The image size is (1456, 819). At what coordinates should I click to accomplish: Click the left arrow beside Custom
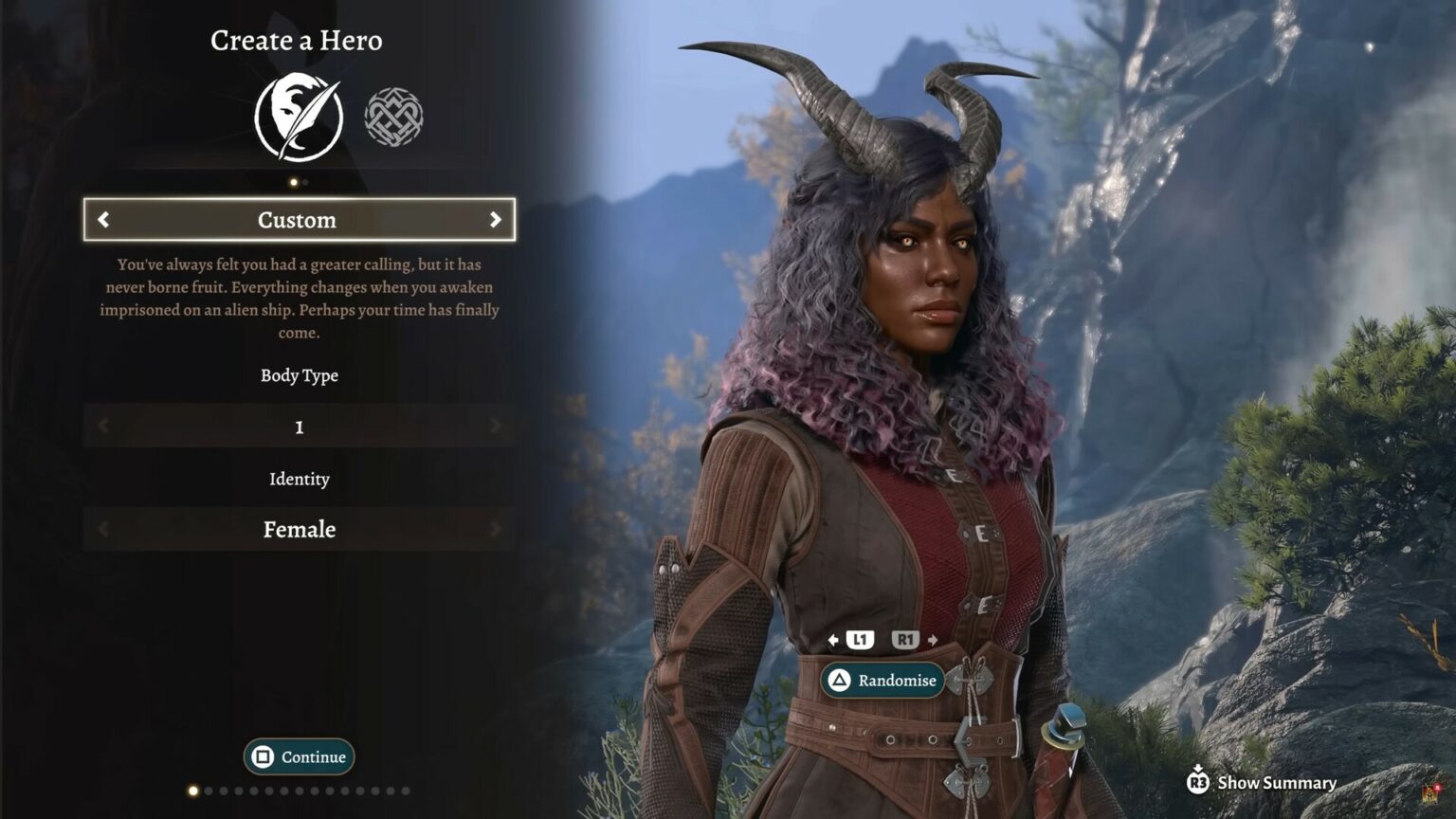[103, 220]
